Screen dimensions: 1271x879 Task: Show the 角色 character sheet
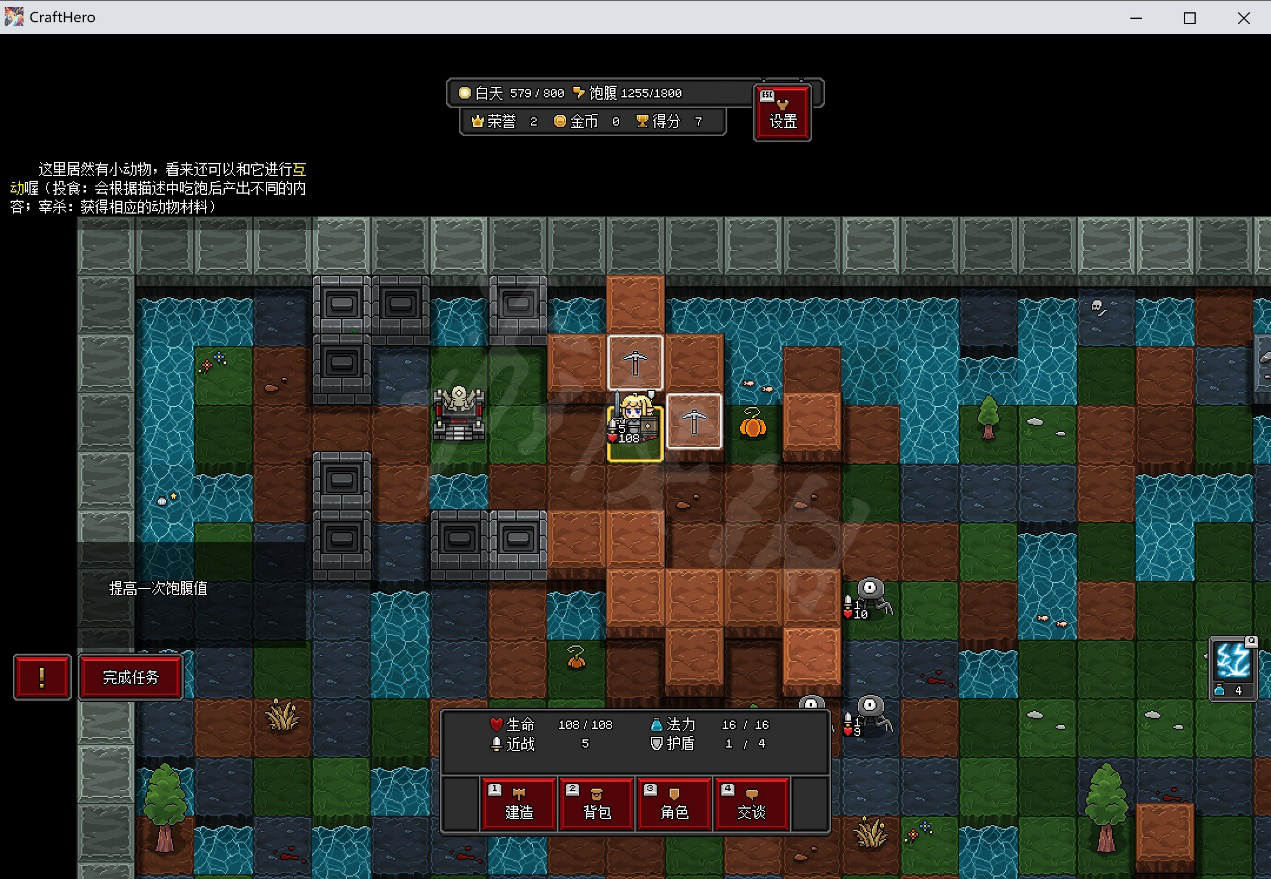[x=675, y=803]
